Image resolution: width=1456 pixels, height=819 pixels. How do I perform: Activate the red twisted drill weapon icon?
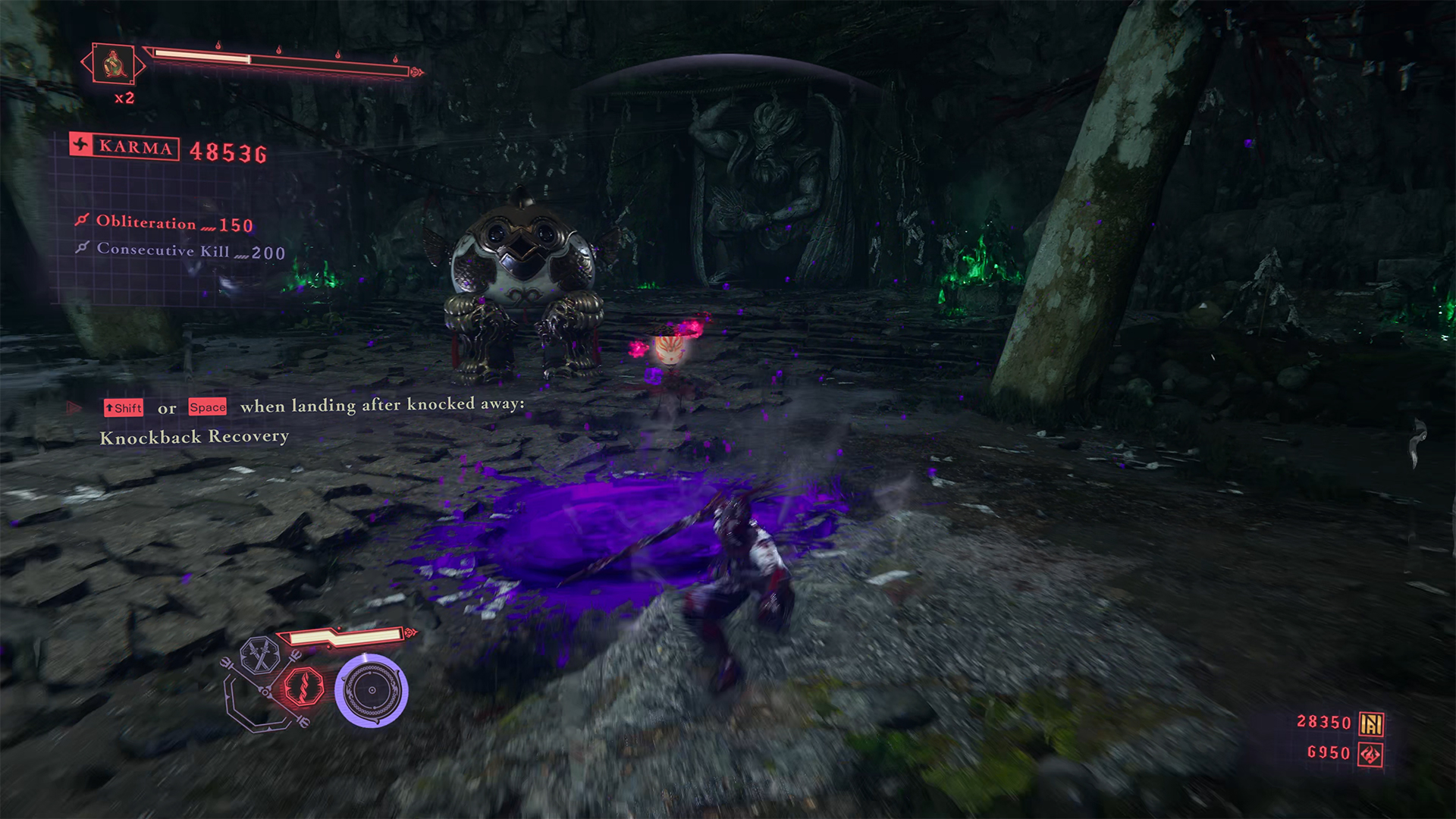click(x=304, y=687)
